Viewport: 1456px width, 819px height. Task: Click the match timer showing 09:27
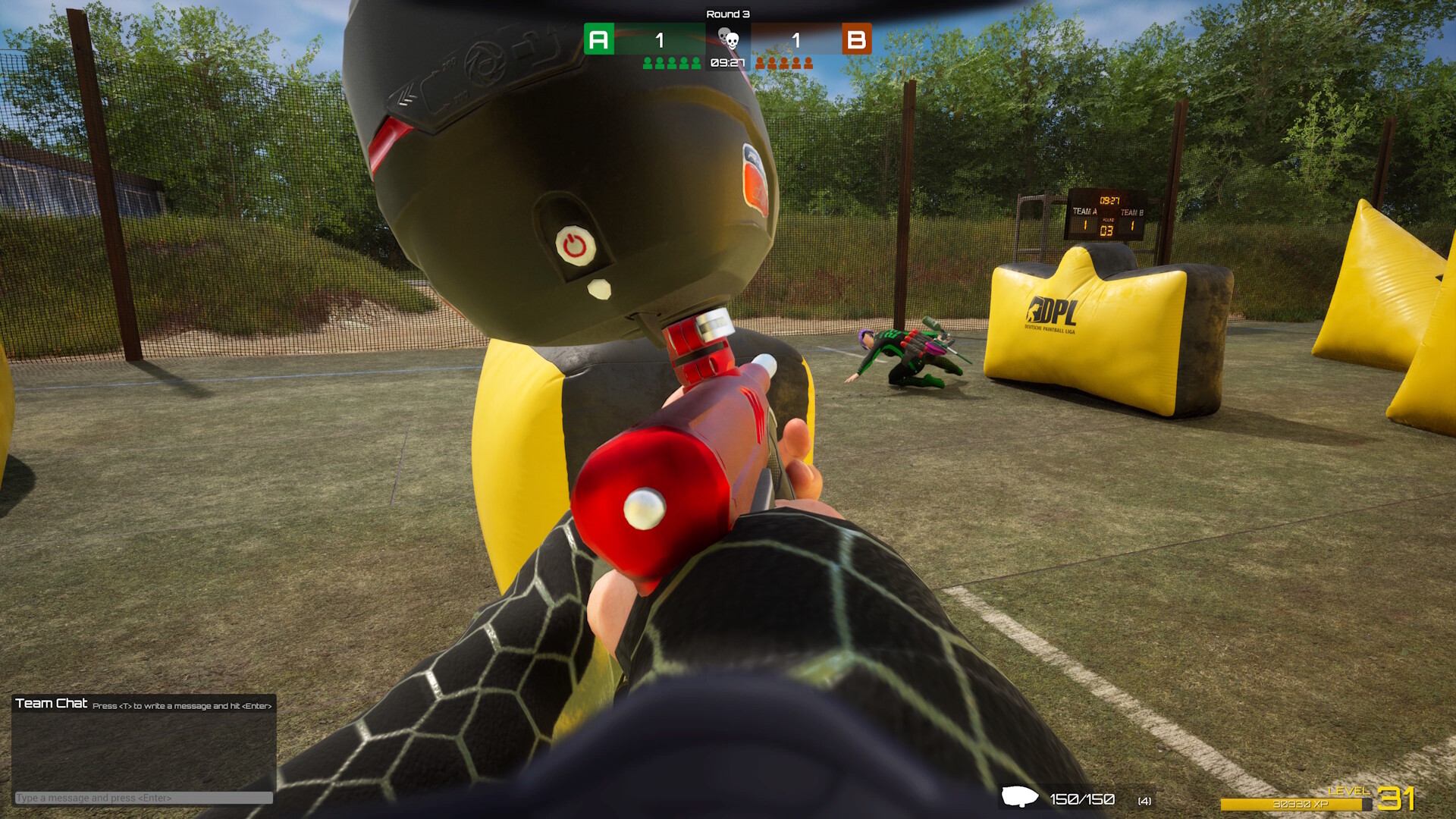coord(728,64)
